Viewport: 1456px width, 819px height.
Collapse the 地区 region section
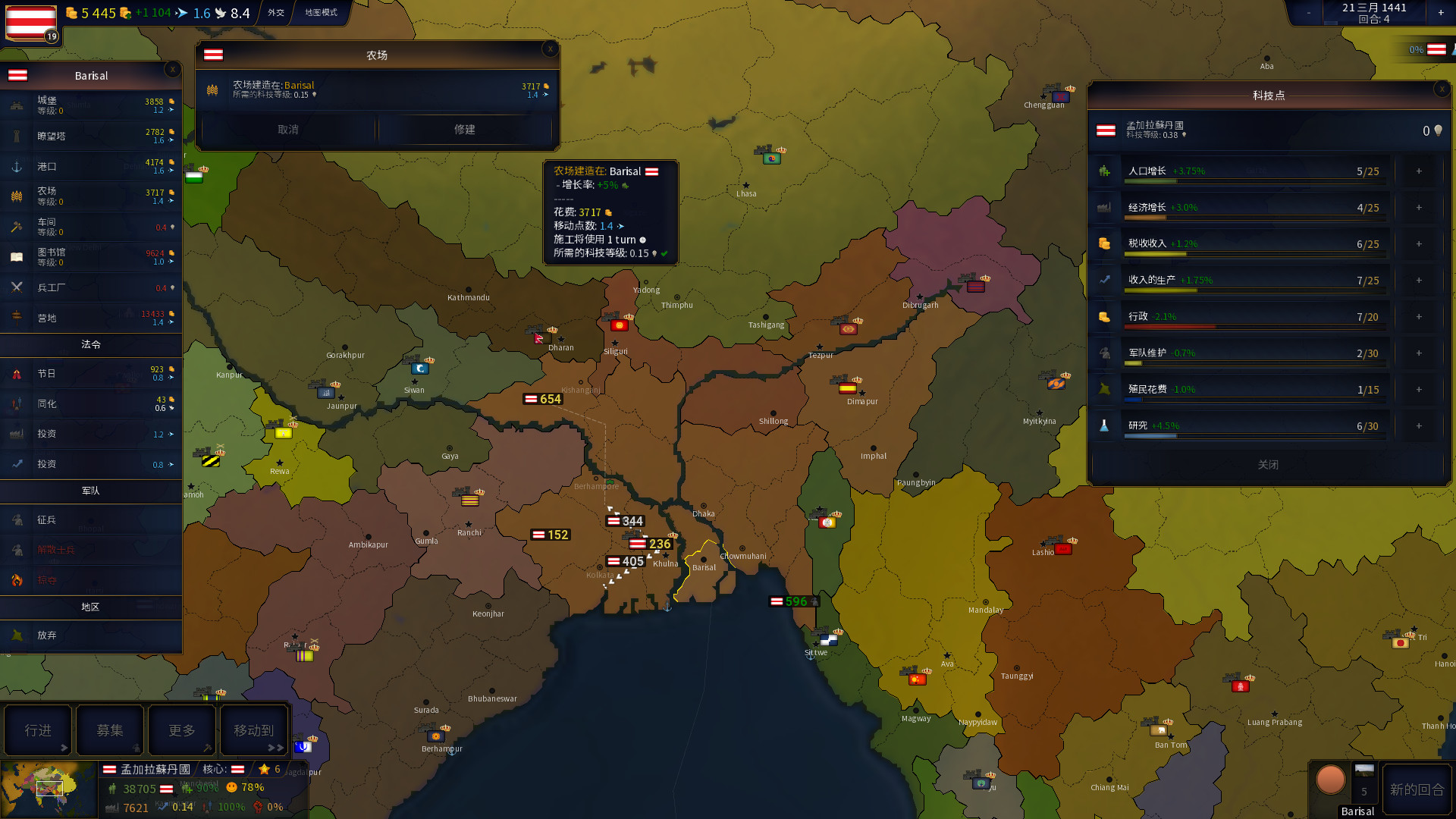91,607
